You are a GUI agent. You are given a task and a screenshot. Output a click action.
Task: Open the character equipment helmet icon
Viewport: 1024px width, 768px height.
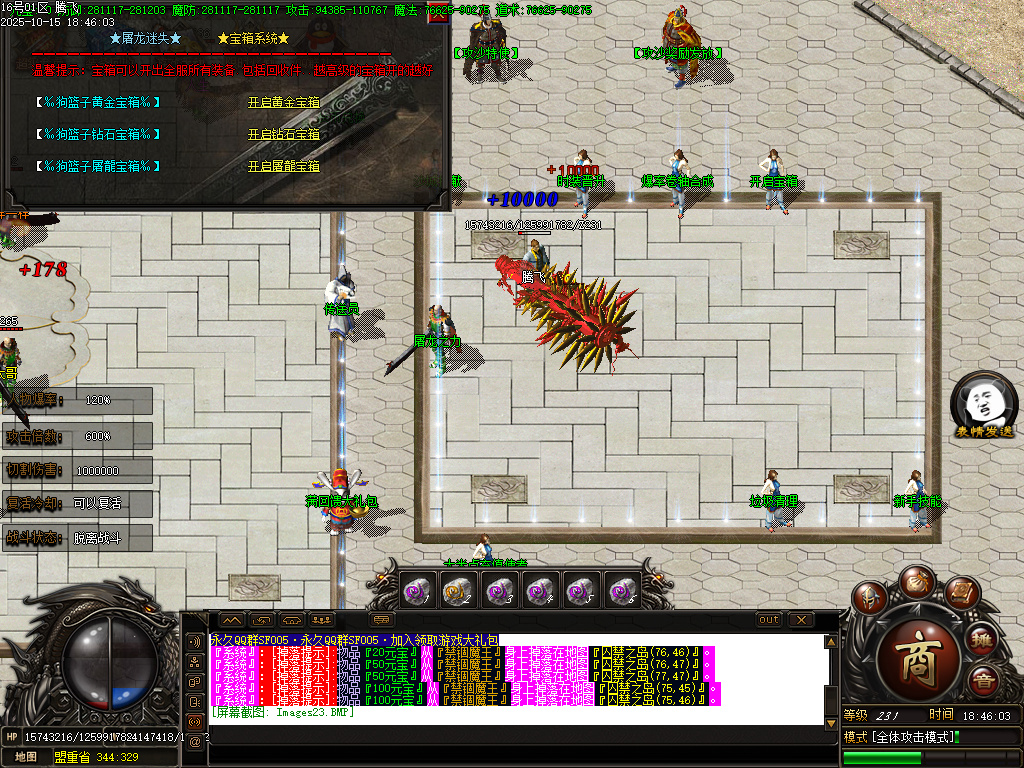pos(871,598)
